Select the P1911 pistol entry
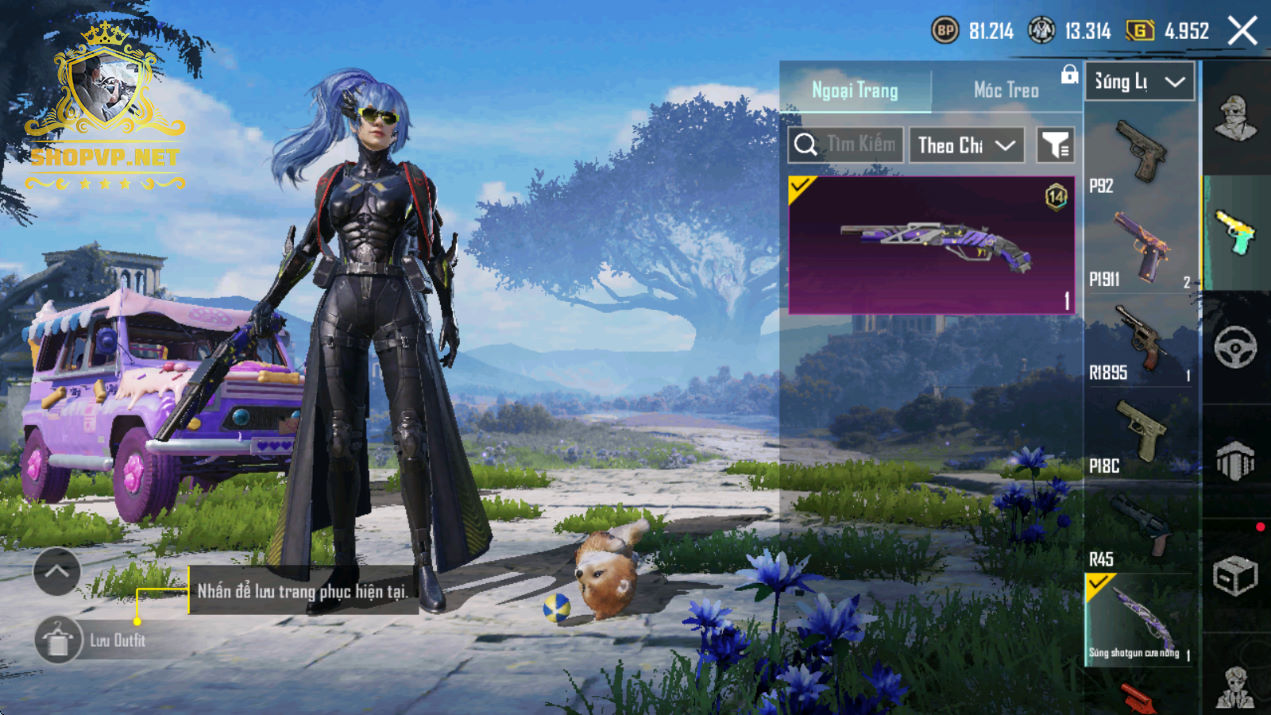 pos(1141,248)
